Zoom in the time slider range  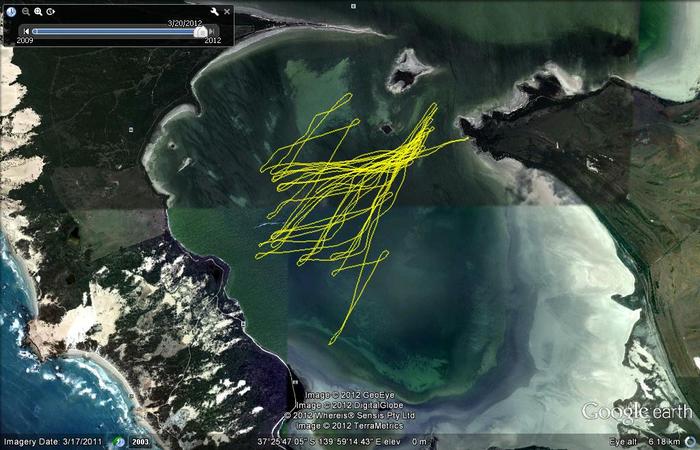pos(38,11)
